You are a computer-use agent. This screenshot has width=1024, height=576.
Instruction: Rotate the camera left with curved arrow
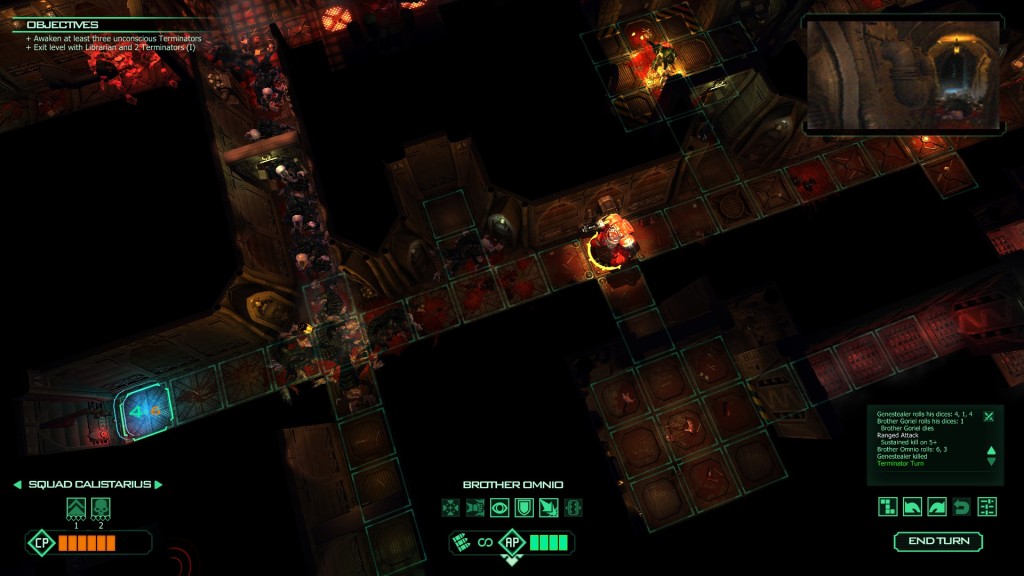[x=913, y=507]
